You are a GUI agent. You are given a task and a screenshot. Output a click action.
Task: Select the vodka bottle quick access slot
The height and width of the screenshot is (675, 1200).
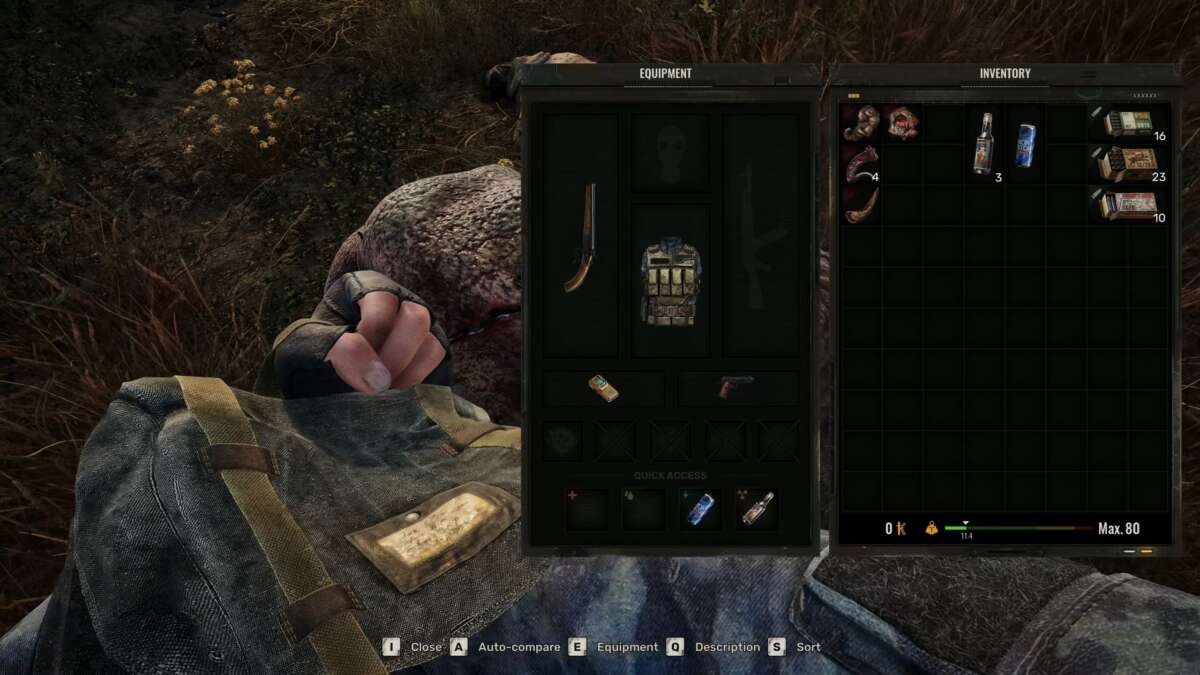[755, 509]
